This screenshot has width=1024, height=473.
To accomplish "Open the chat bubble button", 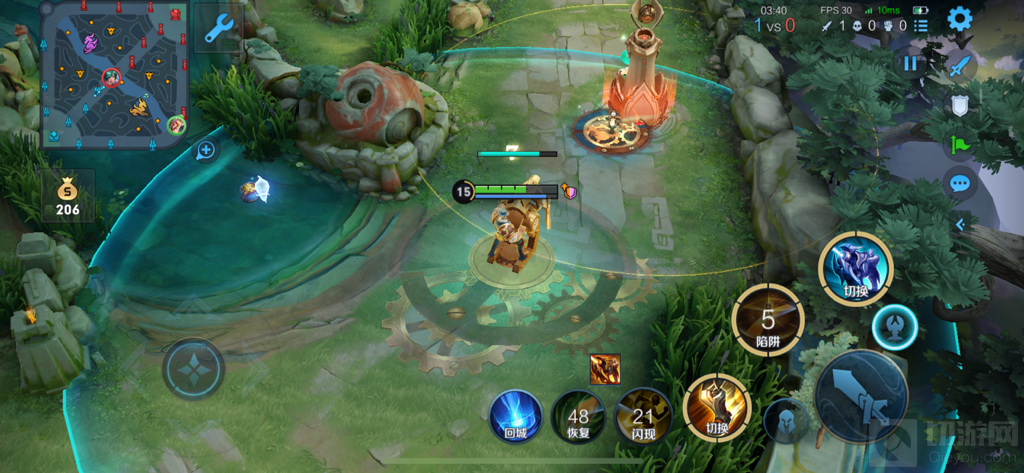I will pyautogui.click(x=960, y=183).
